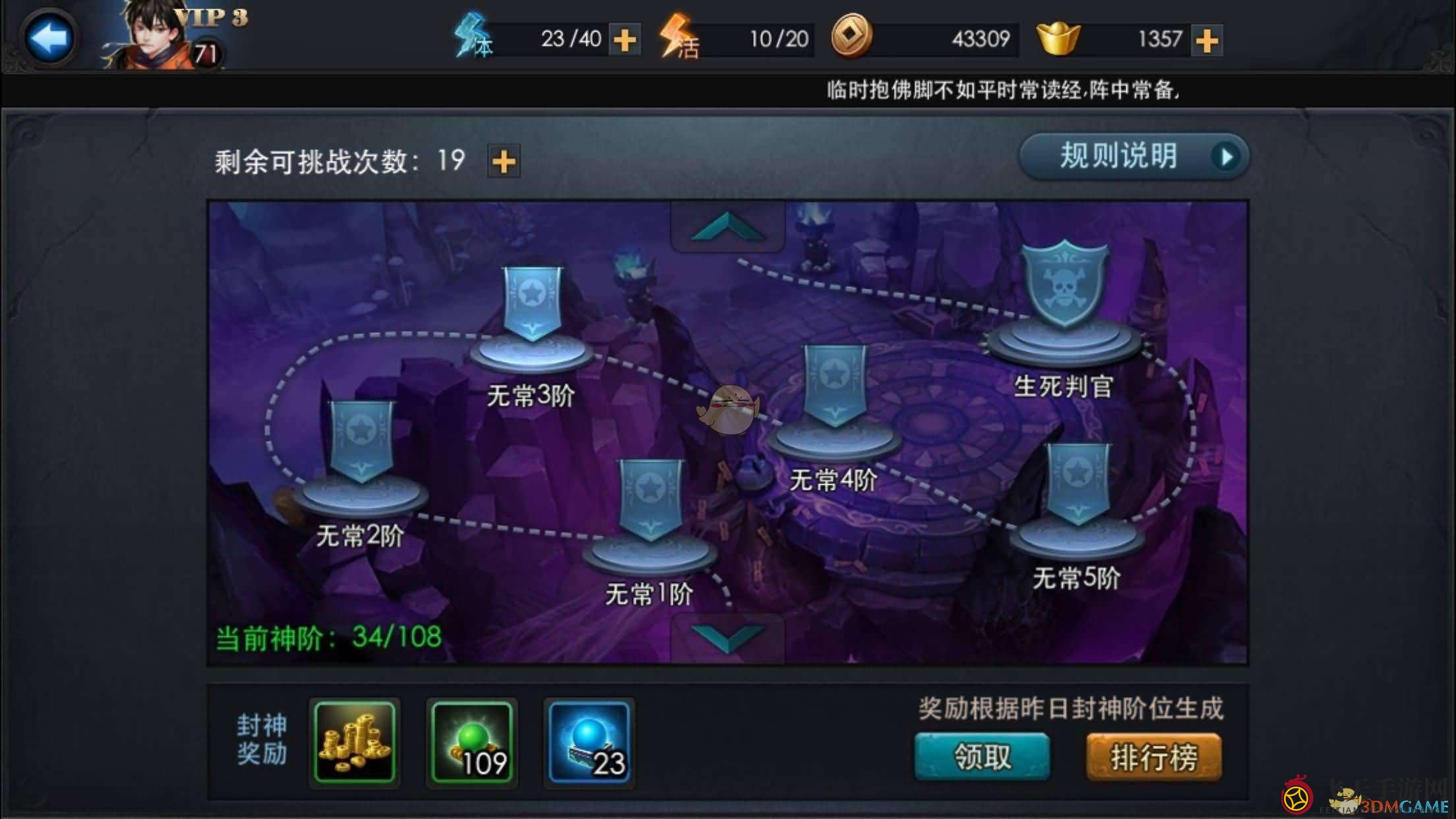The image size is (1456, 819).
Task: Open the gold coins reward icon
Action: tap(354, 741)
